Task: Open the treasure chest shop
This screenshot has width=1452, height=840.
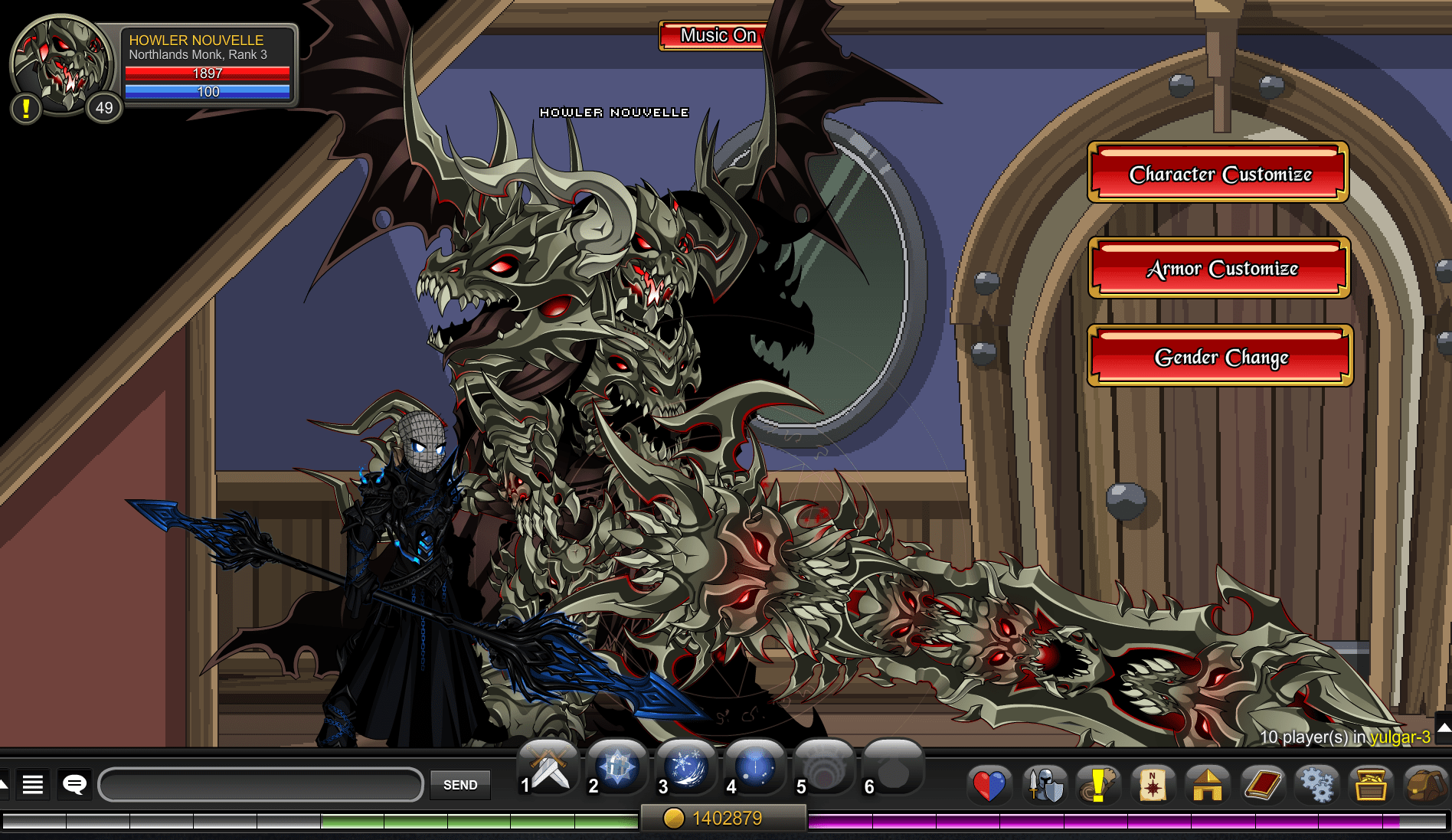Action: pos(1371,785)
